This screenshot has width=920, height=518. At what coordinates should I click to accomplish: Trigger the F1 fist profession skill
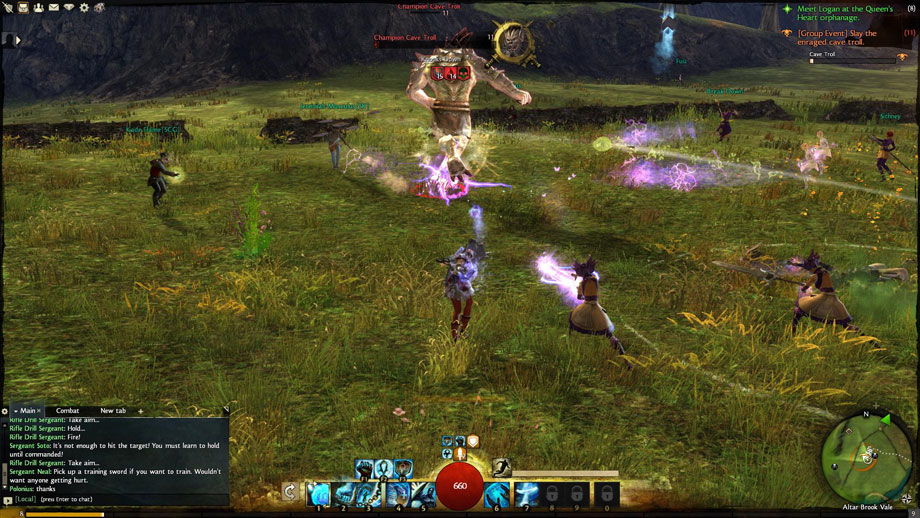(x=363, y=467)
